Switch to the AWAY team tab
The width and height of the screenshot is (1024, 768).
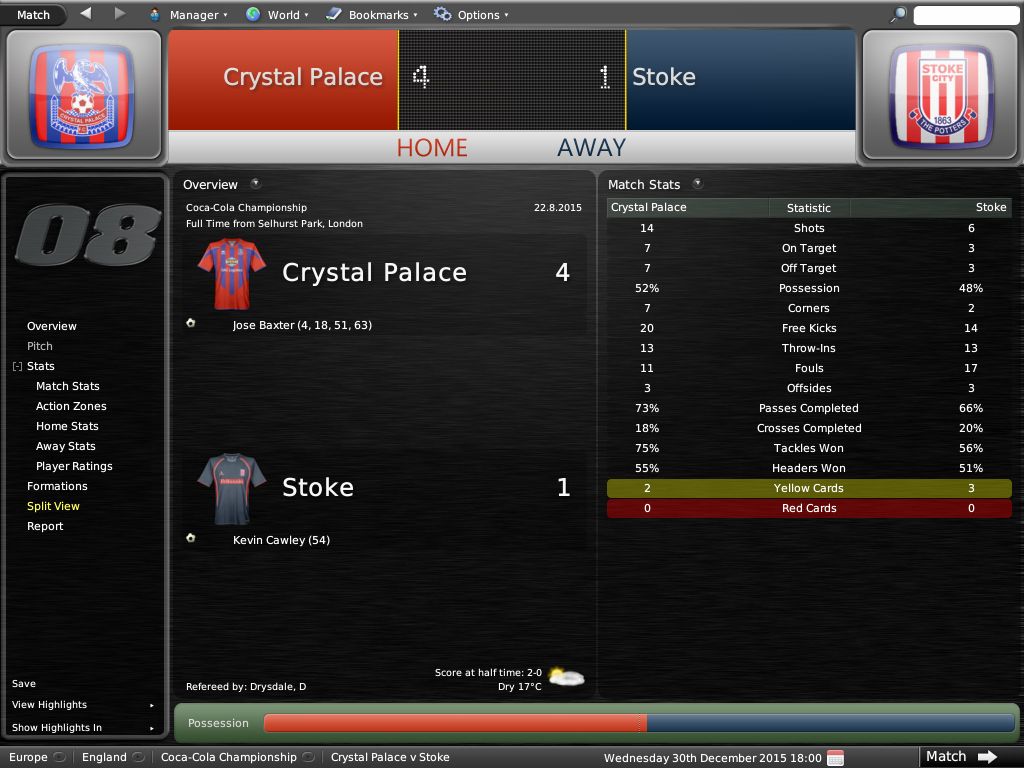coord(591,147)
